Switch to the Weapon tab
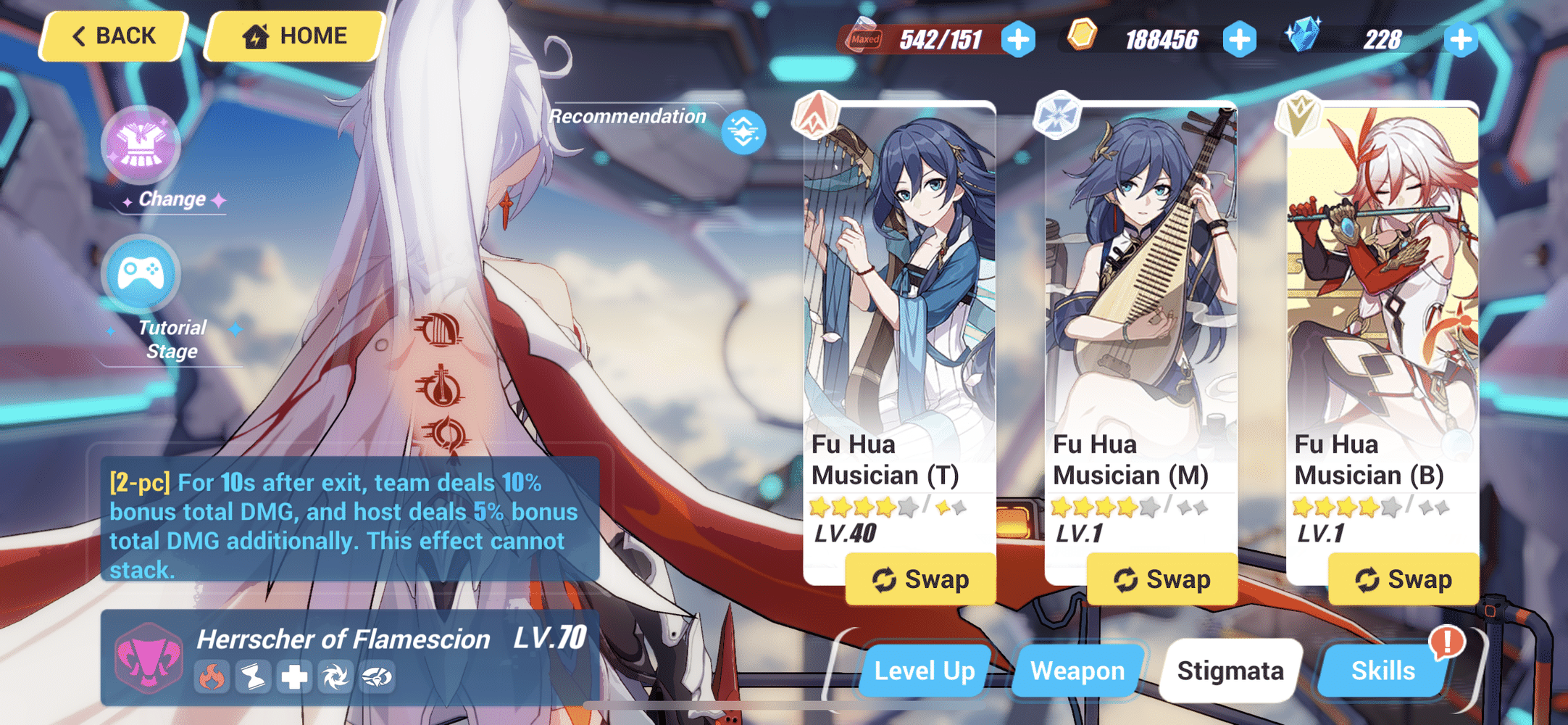The width and height of the screenshot is (1568, 725). (1077, 671)
